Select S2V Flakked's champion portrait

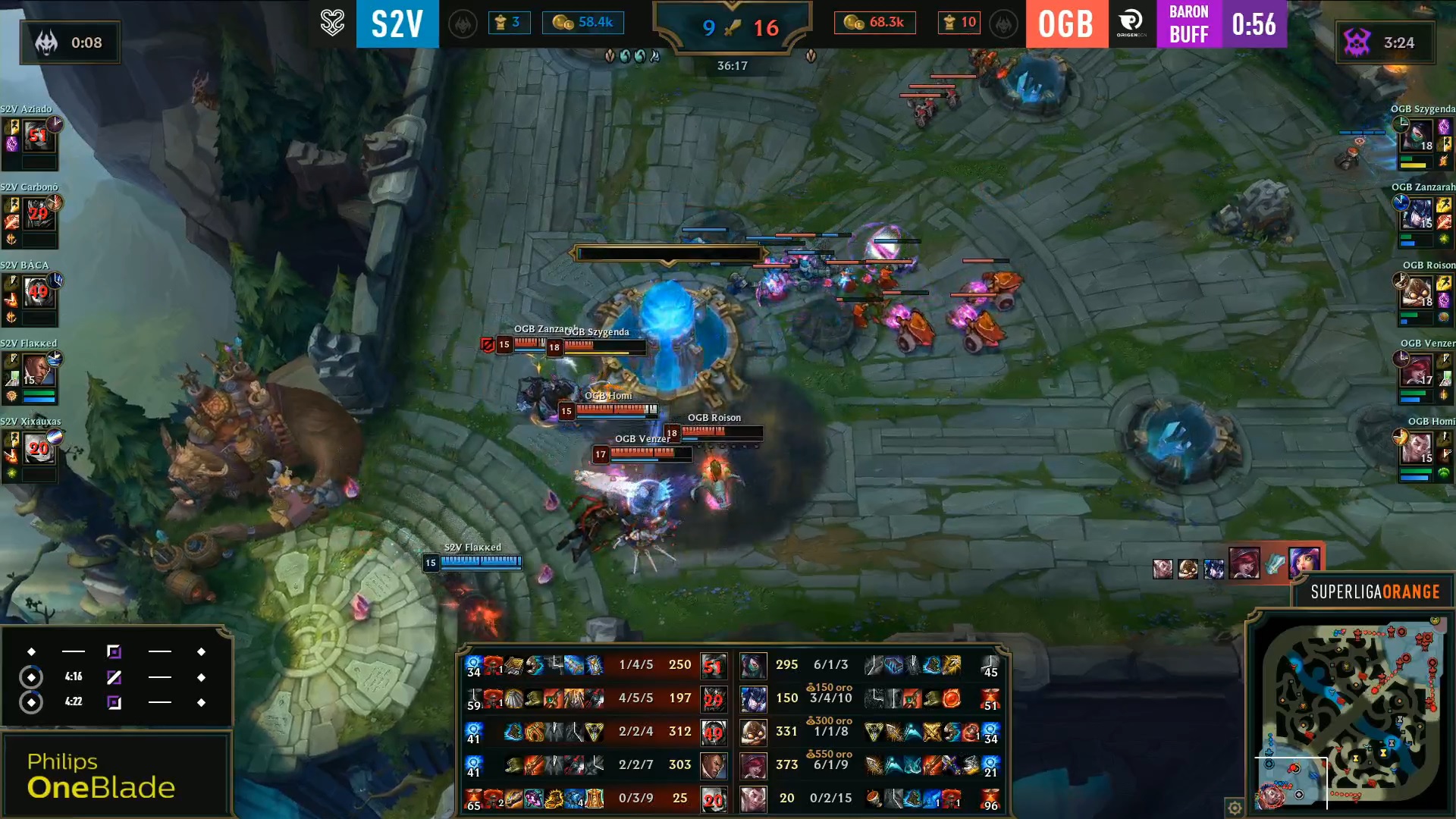point(37,371)
